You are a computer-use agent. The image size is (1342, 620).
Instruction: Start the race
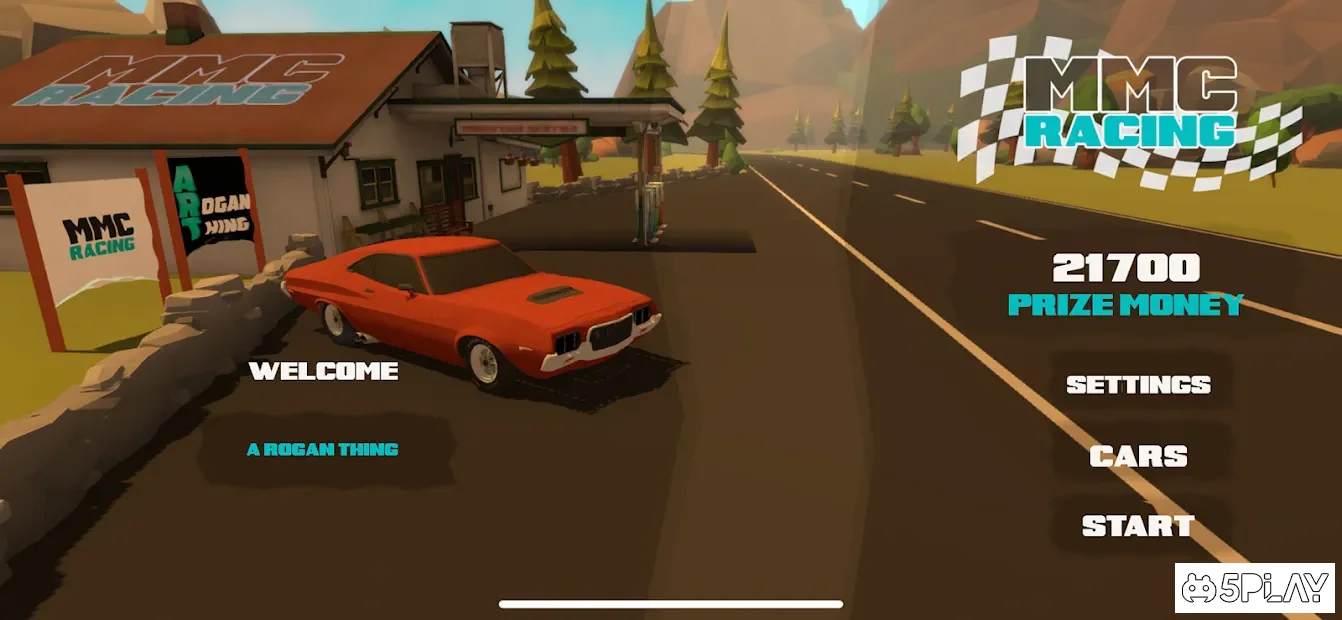click(1138, 526)
